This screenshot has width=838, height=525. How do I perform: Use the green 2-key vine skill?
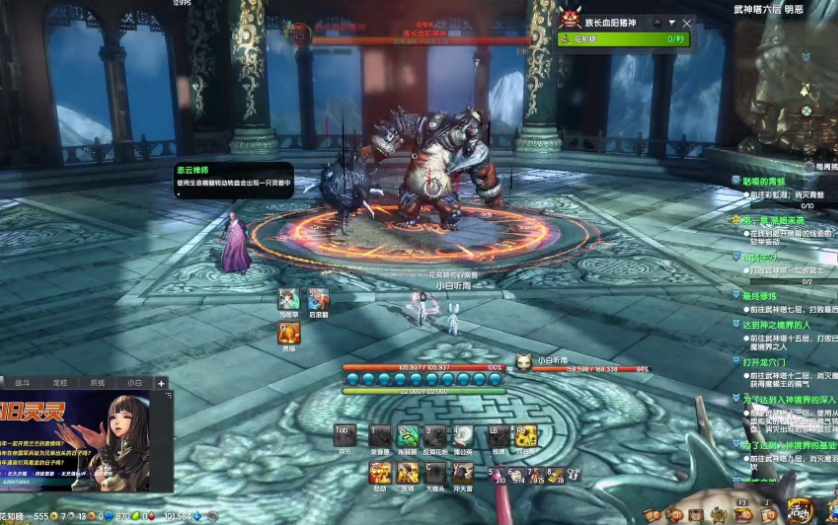(408, 436)
